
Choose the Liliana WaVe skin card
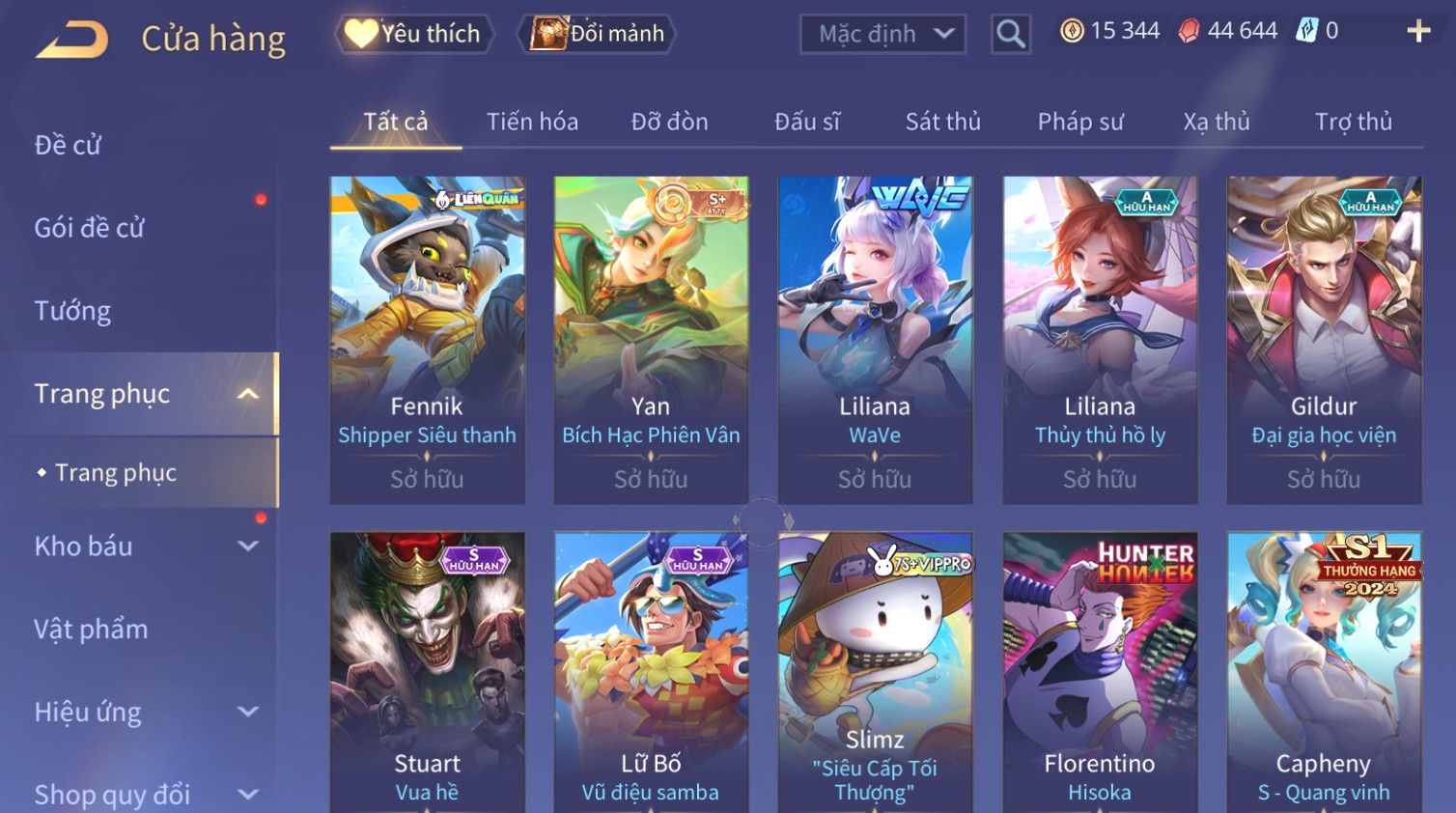pos(875,338)
